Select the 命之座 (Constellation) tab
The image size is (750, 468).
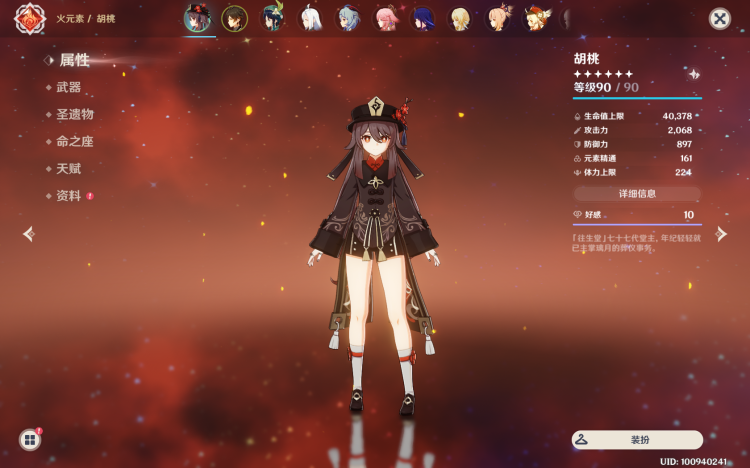tap(74, 142)
